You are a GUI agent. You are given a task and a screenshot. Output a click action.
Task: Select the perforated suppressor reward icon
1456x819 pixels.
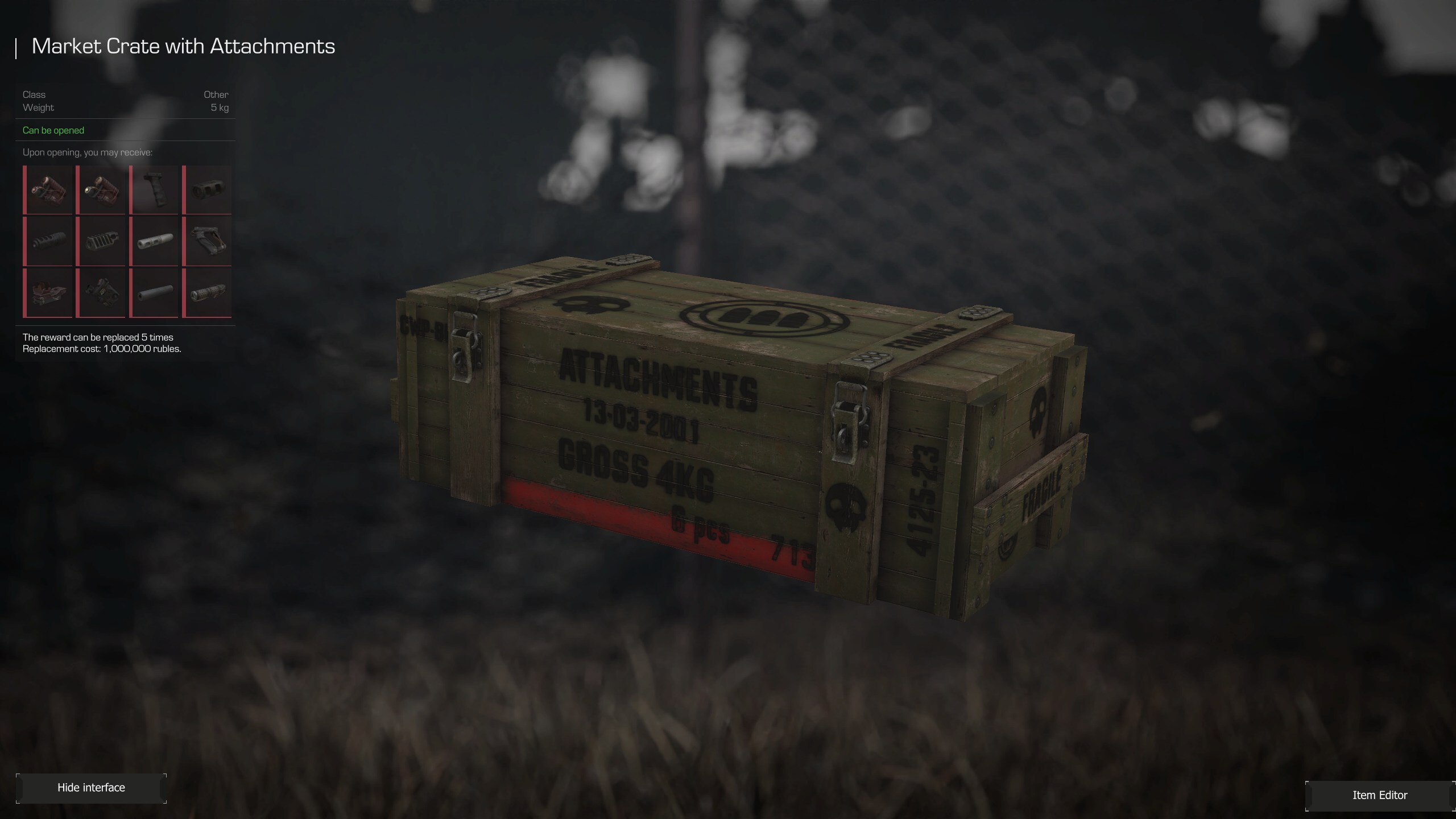coord(208,293)
